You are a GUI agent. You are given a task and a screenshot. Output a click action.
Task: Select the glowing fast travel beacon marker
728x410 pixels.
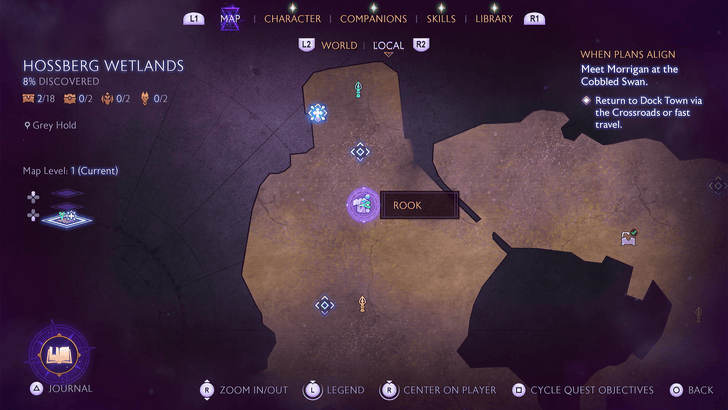pyautogui.click(x=317, y=113)
